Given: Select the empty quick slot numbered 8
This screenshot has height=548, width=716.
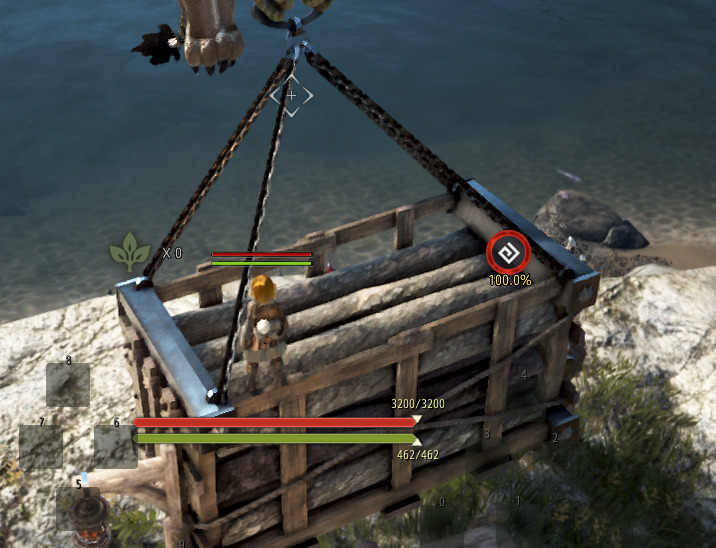Looking at the screenshot, I should [x=68, y=384].
